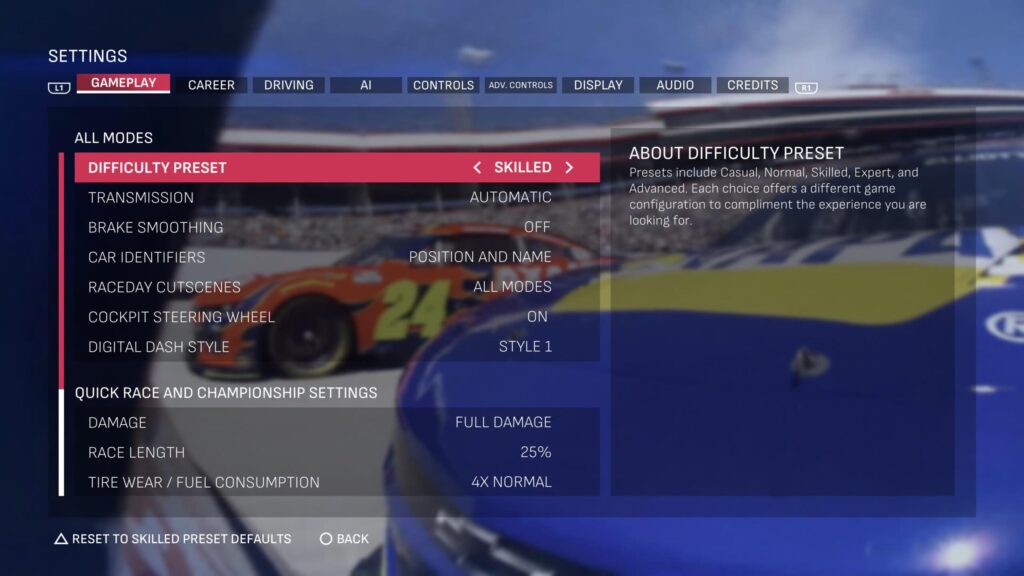Image resolution: width=1024 pixels, height=576 pixels.
Task: Choose the Damage setting row
Action: 337,422
